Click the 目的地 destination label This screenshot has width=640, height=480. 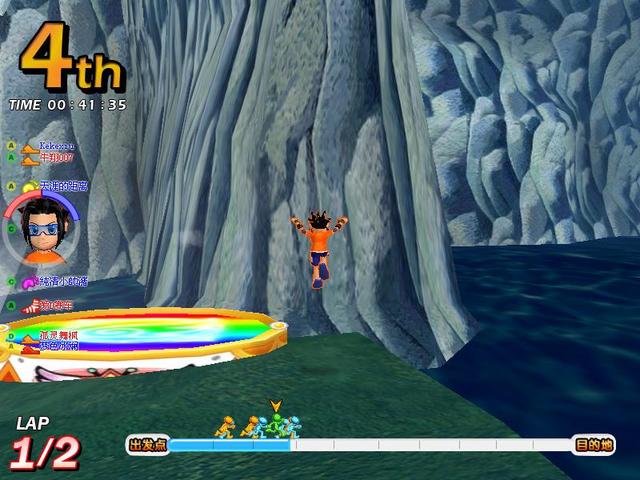click(593, 445)
